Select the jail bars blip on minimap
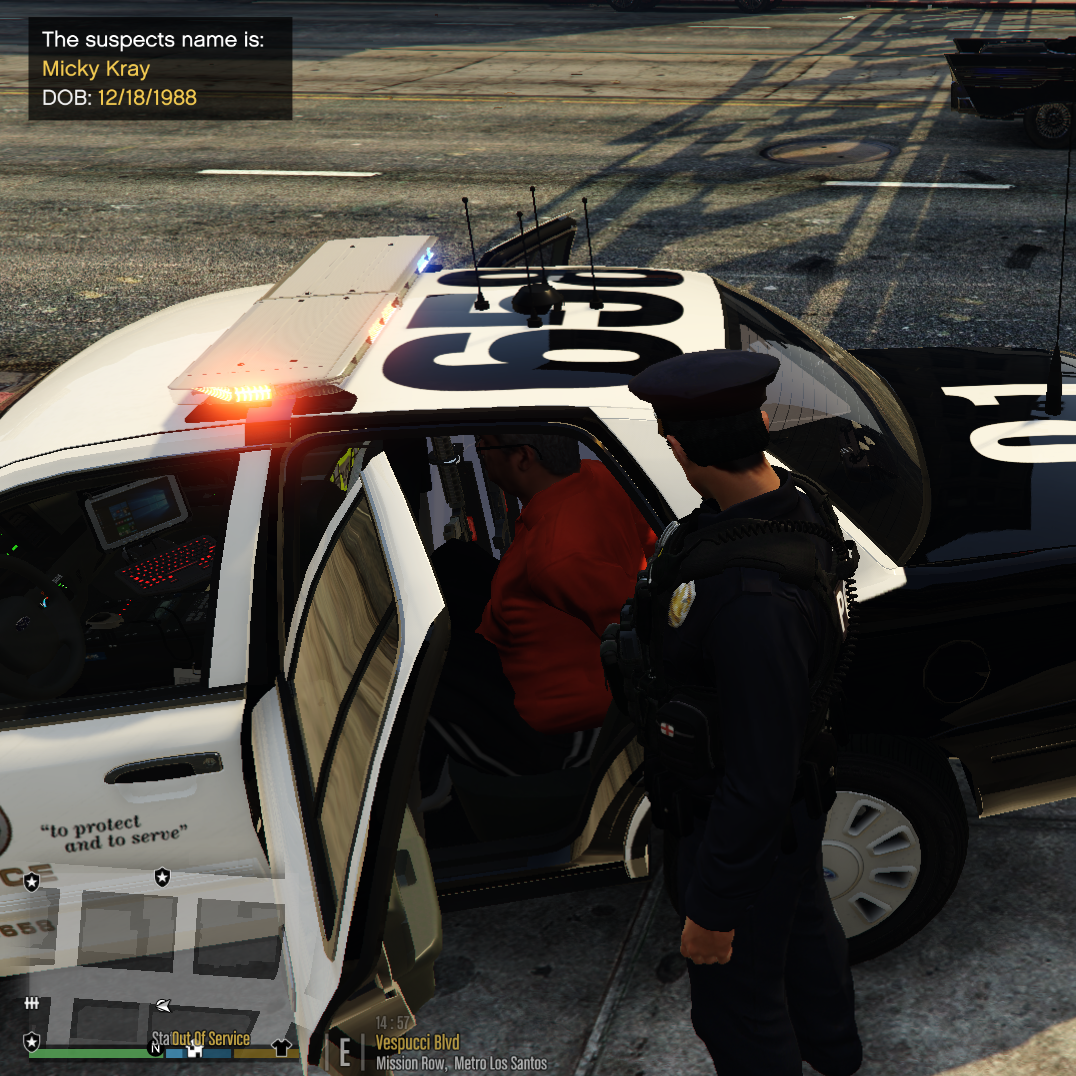 coord(32,1003)
